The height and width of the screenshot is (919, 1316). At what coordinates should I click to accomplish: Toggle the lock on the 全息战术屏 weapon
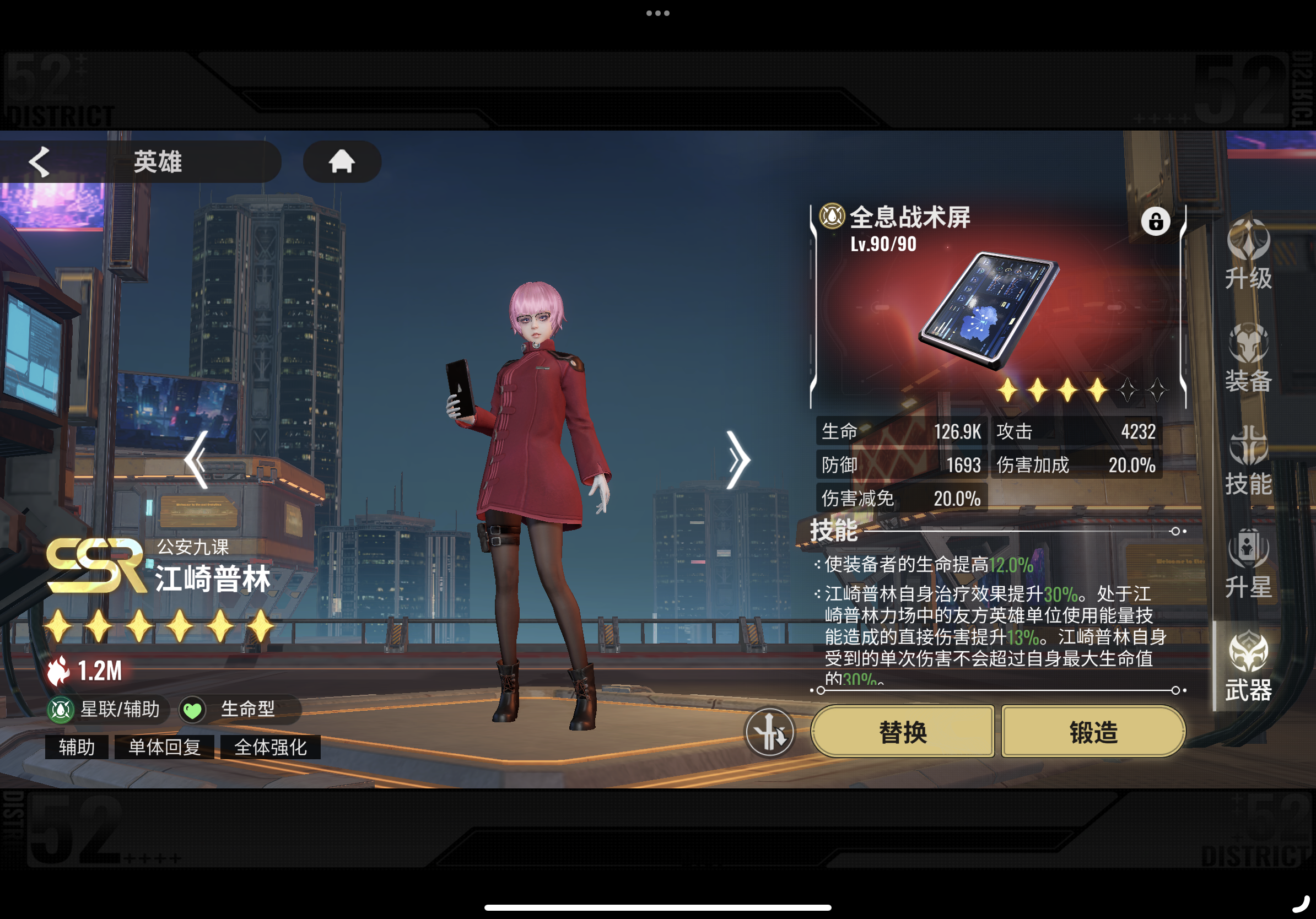tap(1157, 221)
